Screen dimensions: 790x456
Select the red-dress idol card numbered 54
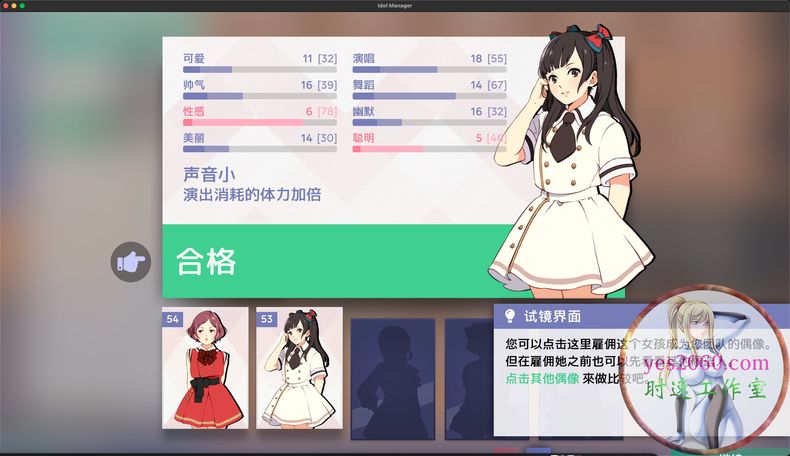(204, 368)
